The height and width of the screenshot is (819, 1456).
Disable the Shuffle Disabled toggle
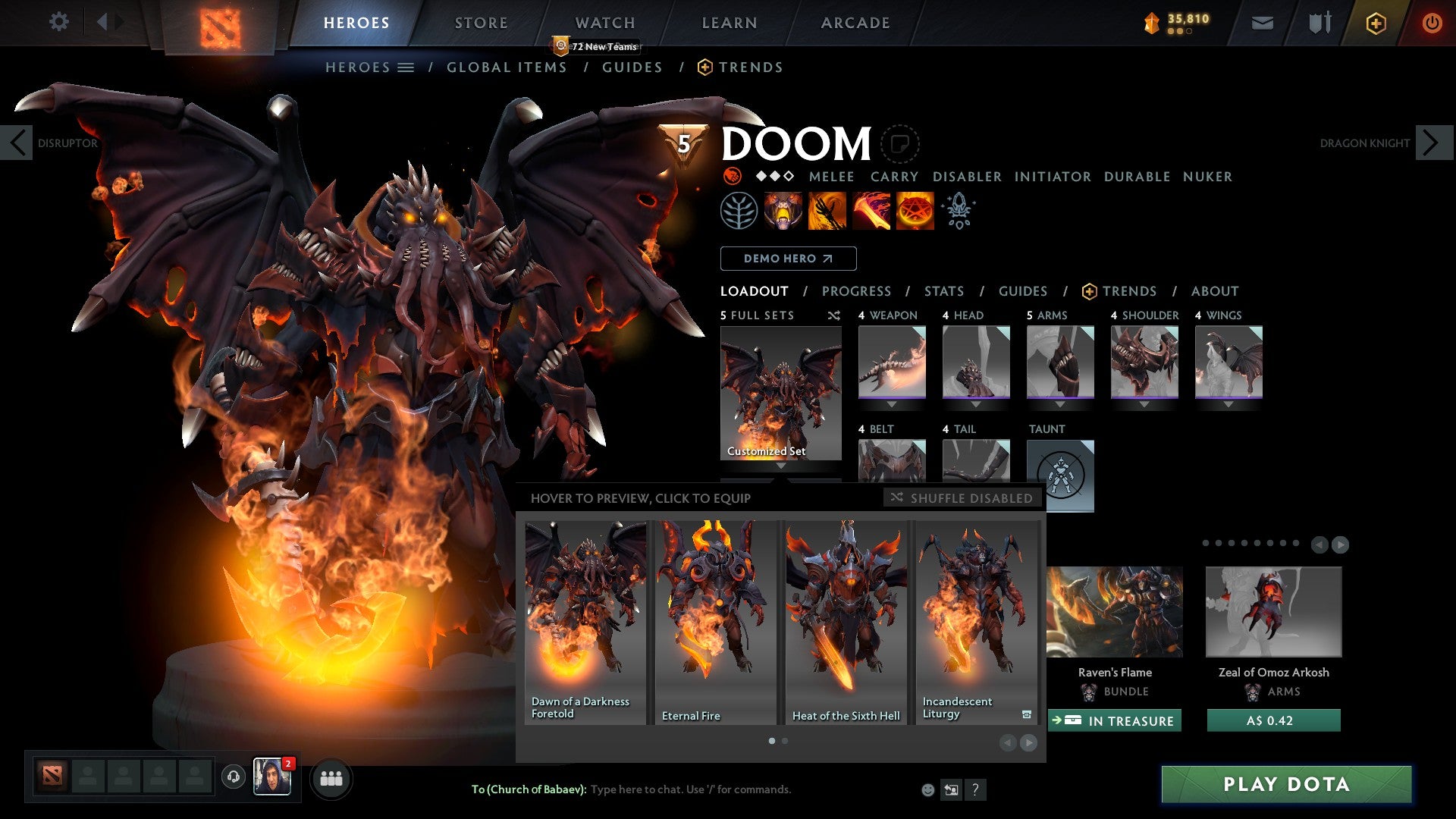(x=961, y=498)
